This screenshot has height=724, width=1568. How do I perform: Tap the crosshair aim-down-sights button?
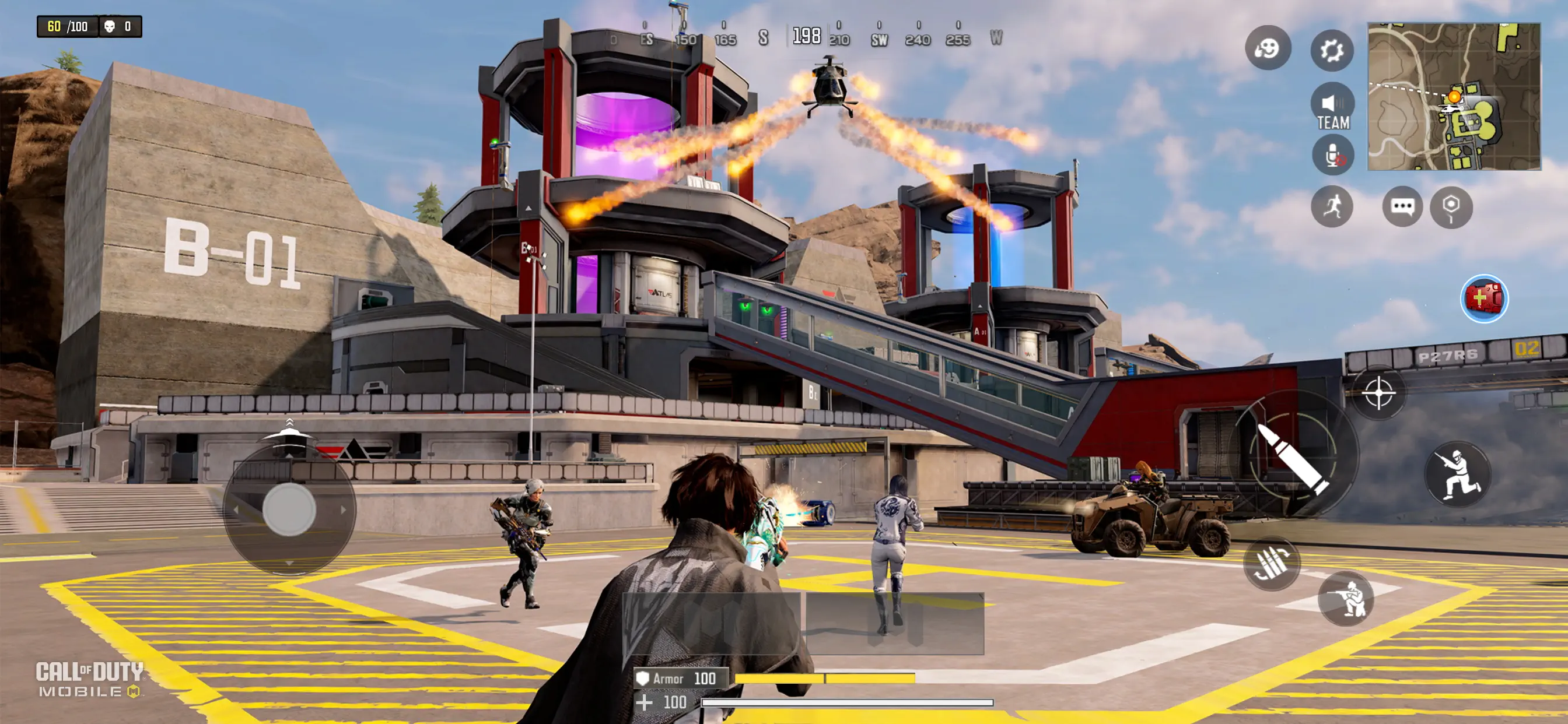(1378, 393)
